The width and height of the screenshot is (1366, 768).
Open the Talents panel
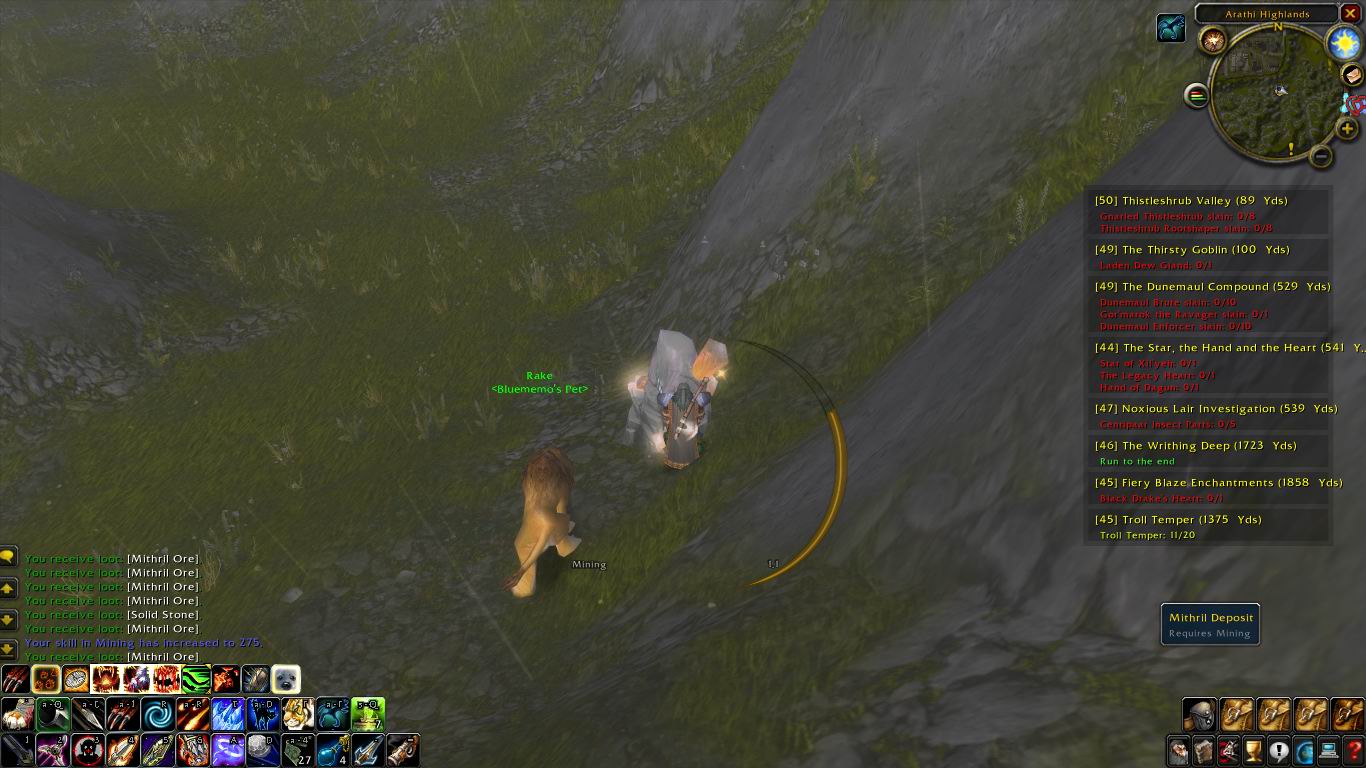tap(1228, 750)
